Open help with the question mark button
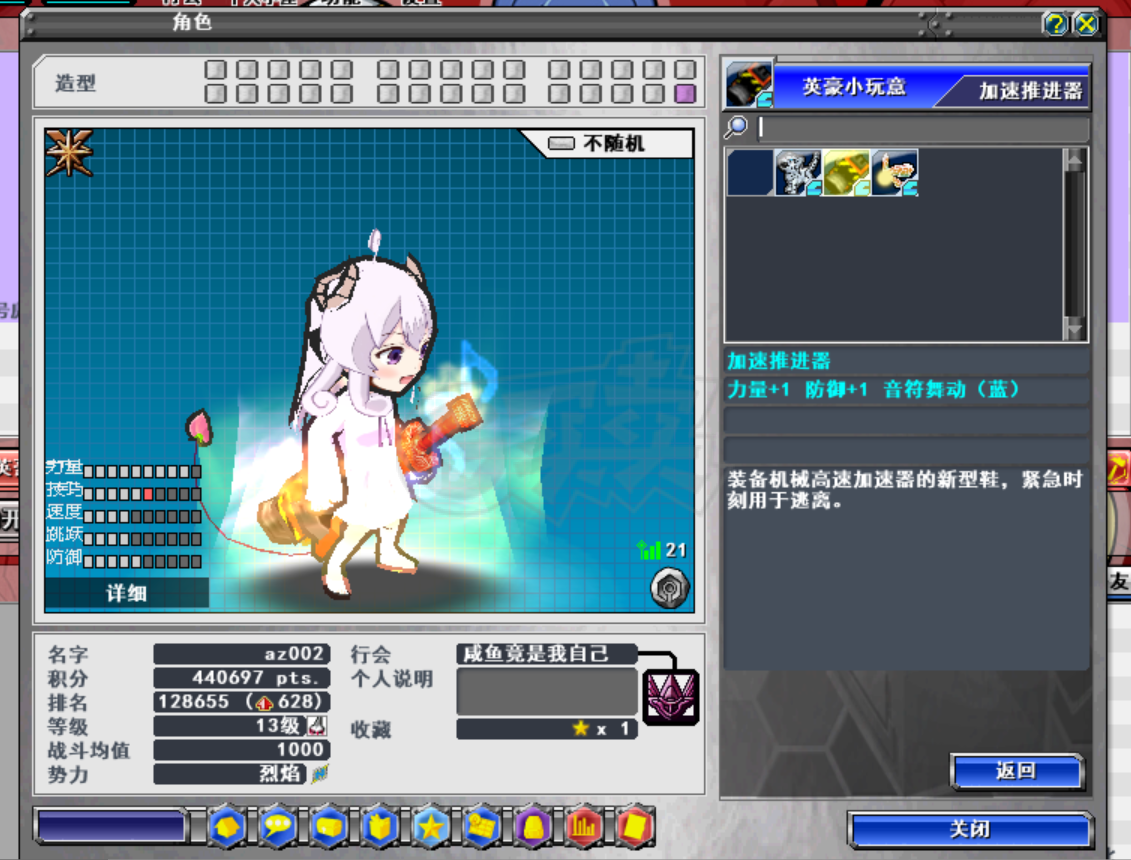 pos(1054,24)
